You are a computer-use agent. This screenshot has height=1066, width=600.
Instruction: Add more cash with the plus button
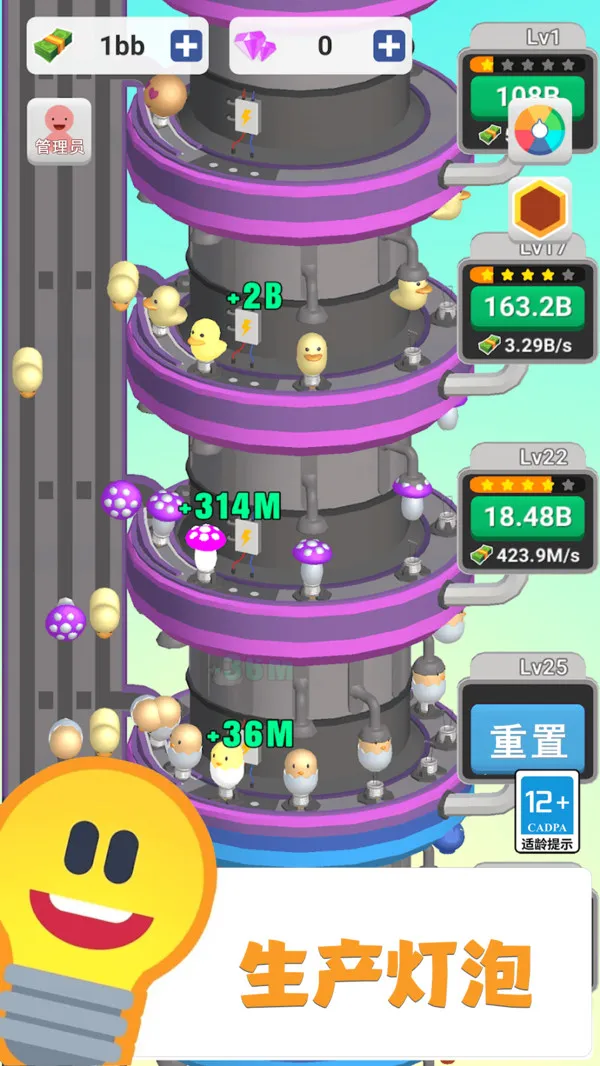click(x=185, y=46)
